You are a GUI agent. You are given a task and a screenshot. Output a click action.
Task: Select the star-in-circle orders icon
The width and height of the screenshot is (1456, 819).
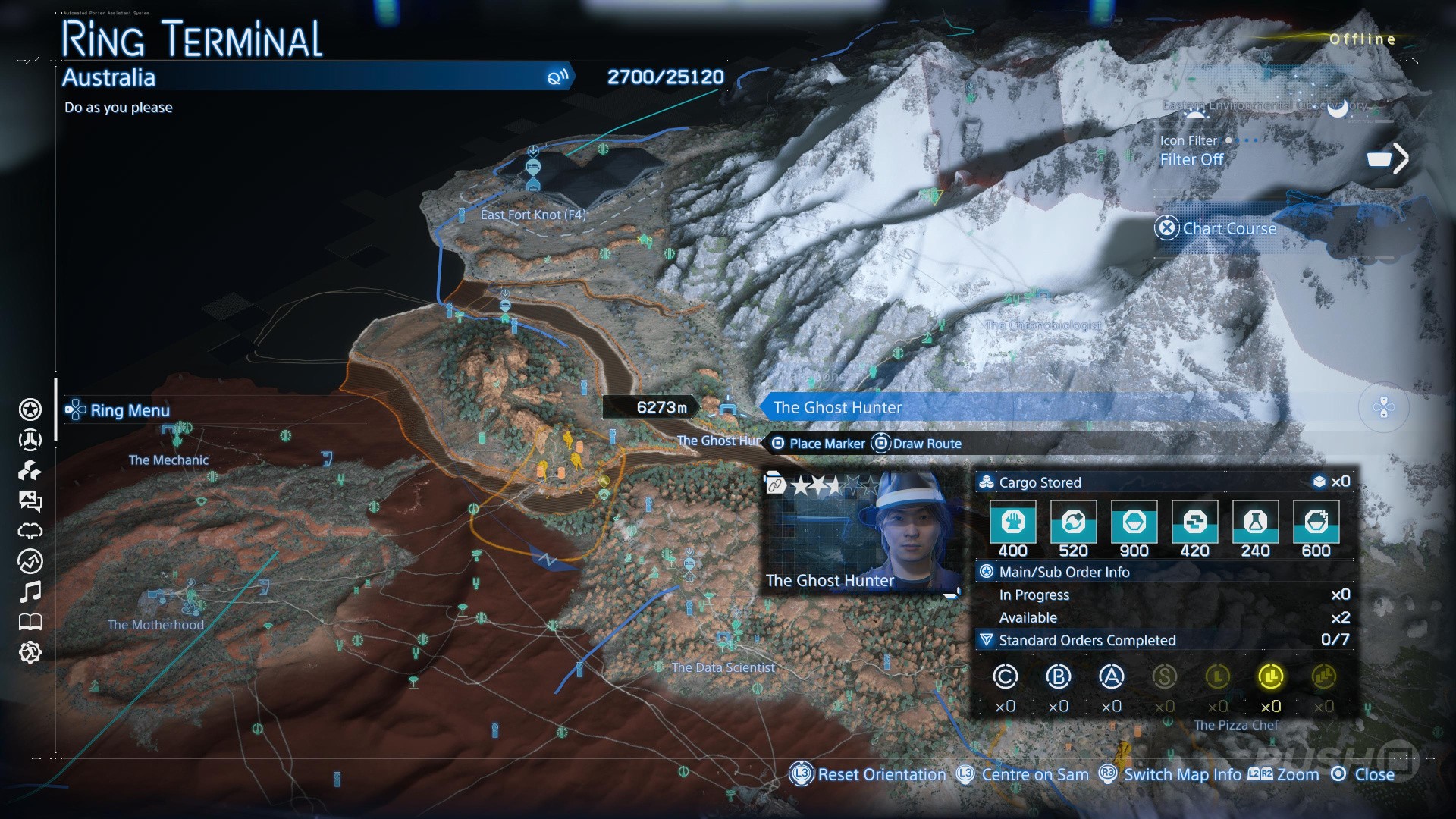click(x=30, y=409)
